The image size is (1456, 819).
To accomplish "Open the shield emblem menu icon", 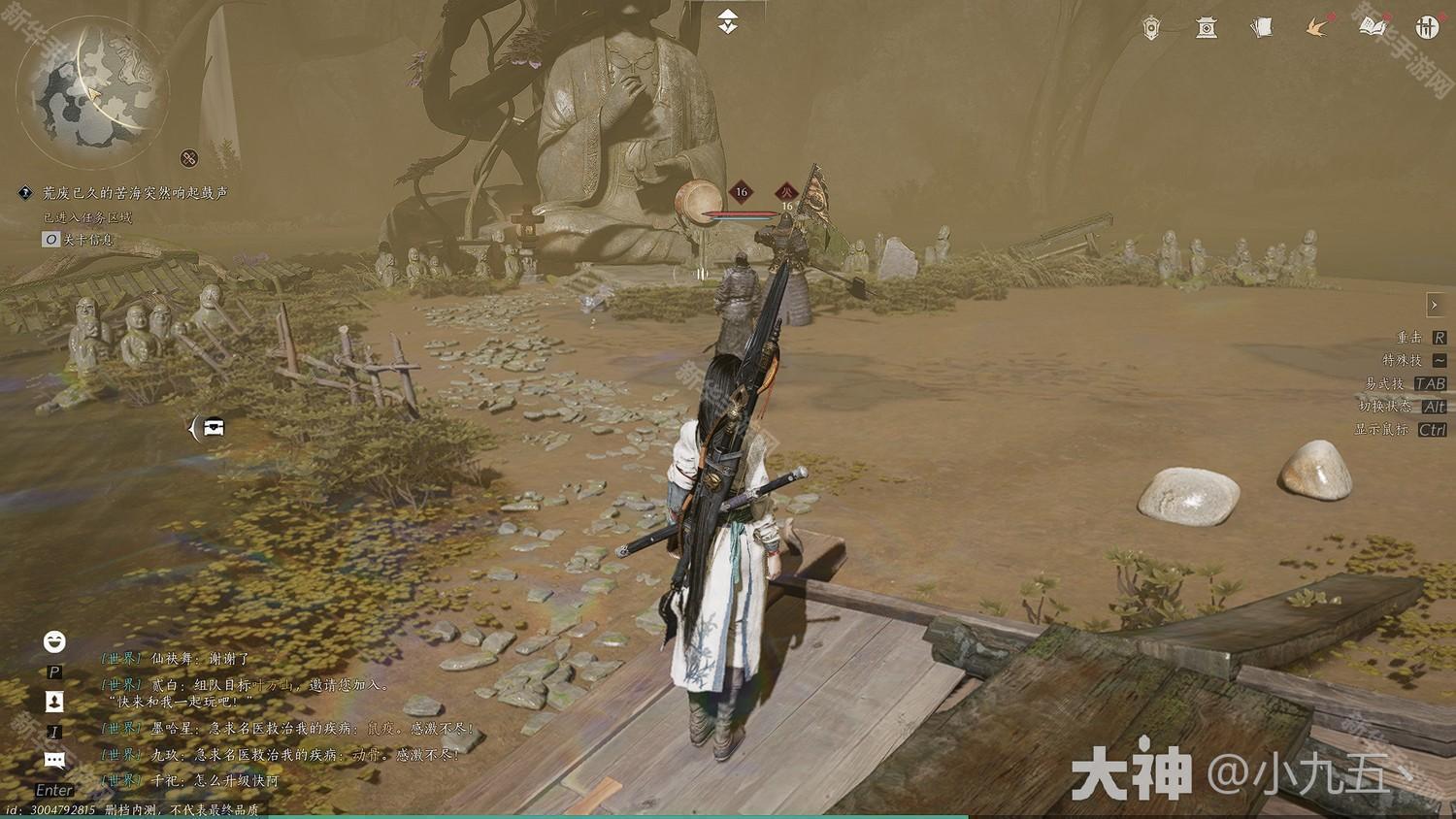I will pos(1151,28).
